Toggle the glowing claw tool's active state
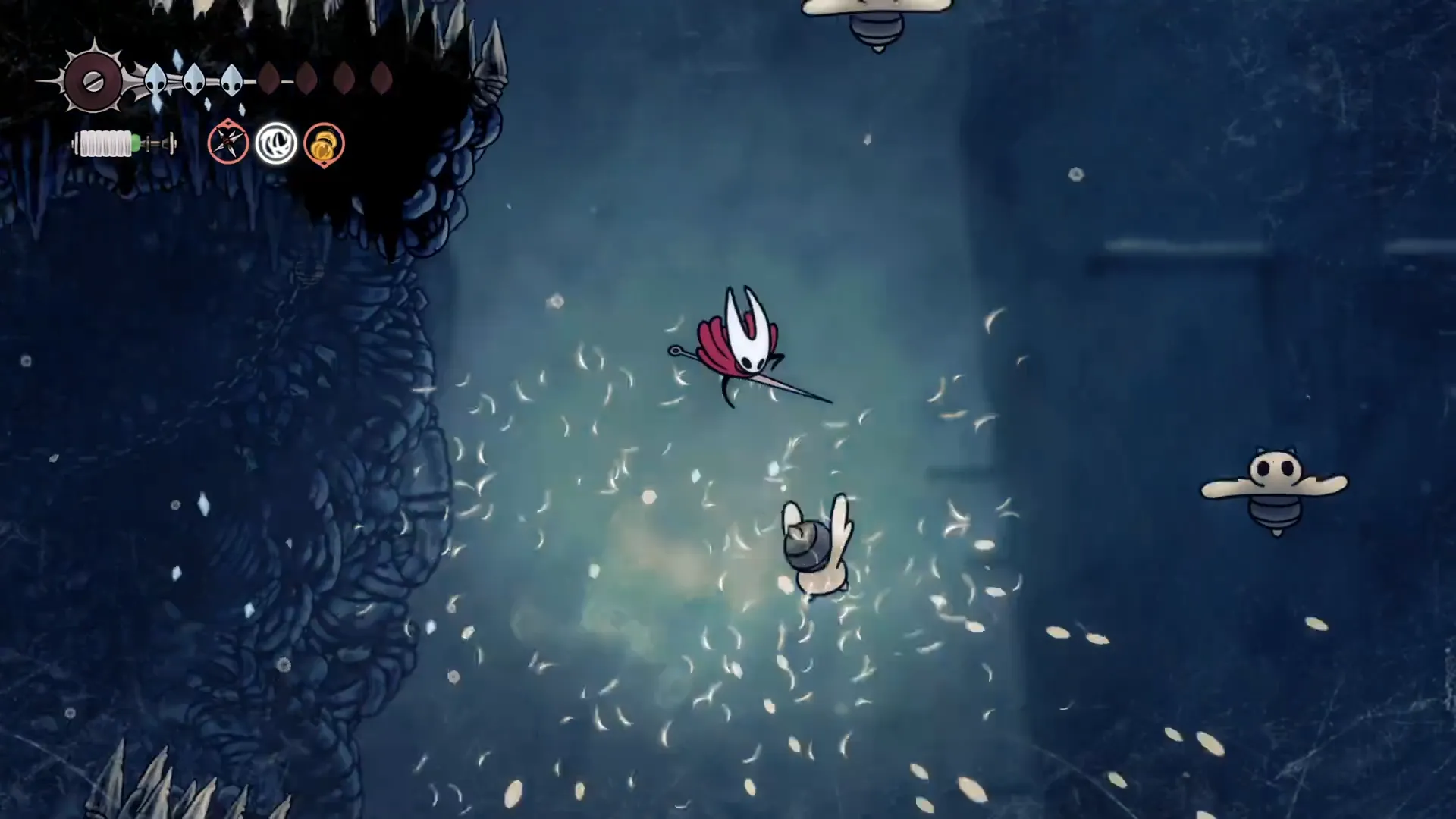This screenshot has width=1456, height=819. [x=276, y=143]
